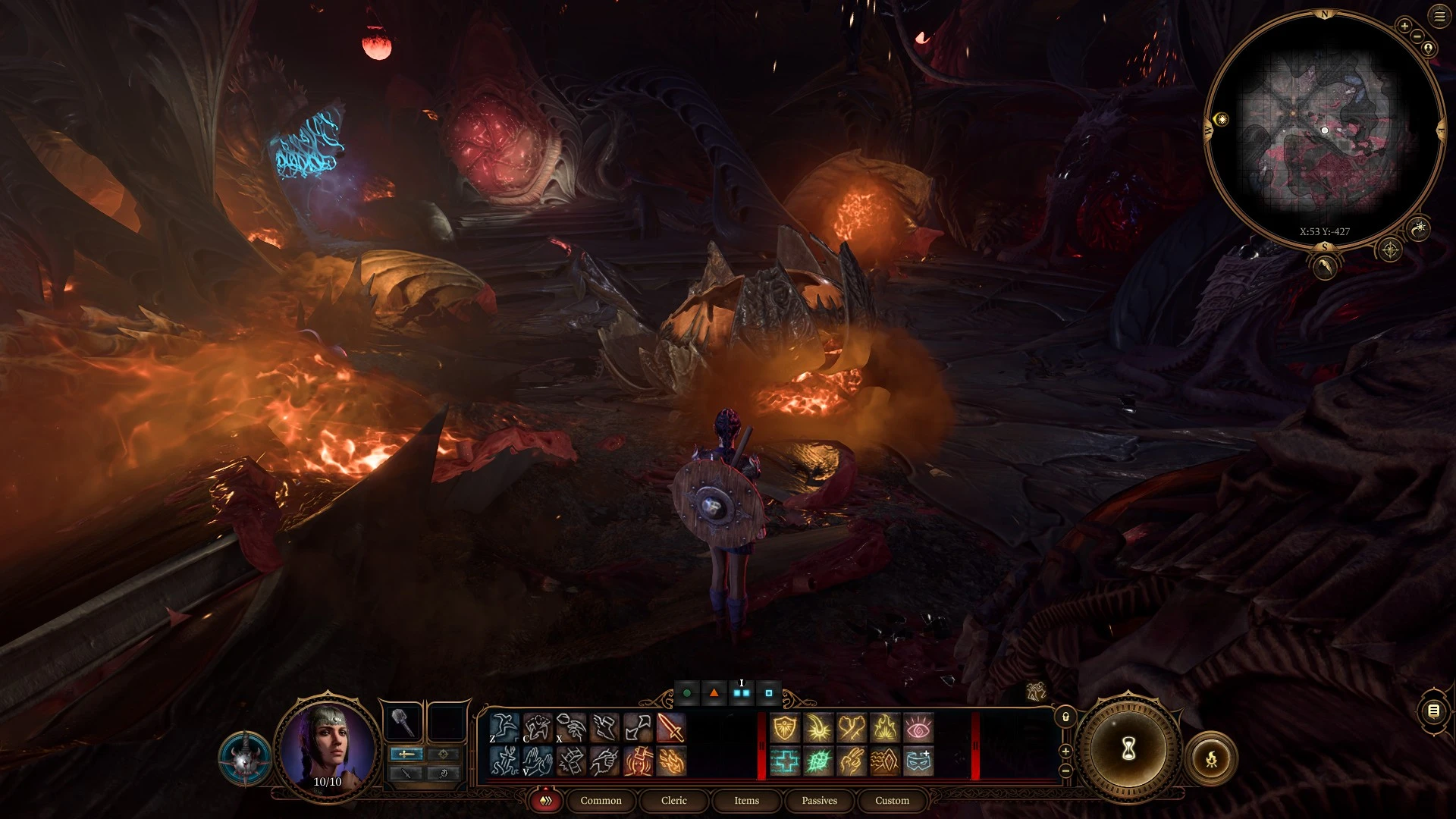This screenshot has width=1456, height=819.
Task: Select the equipped mace weapon slot
Action: coord(403,723)
